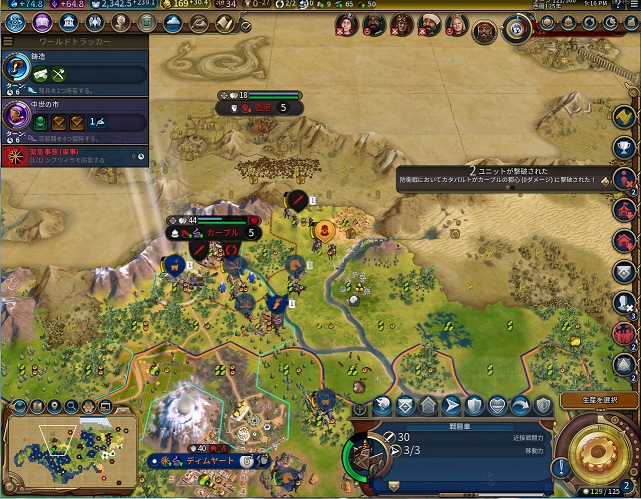Open the civics tree button

(x=41, y=23)
